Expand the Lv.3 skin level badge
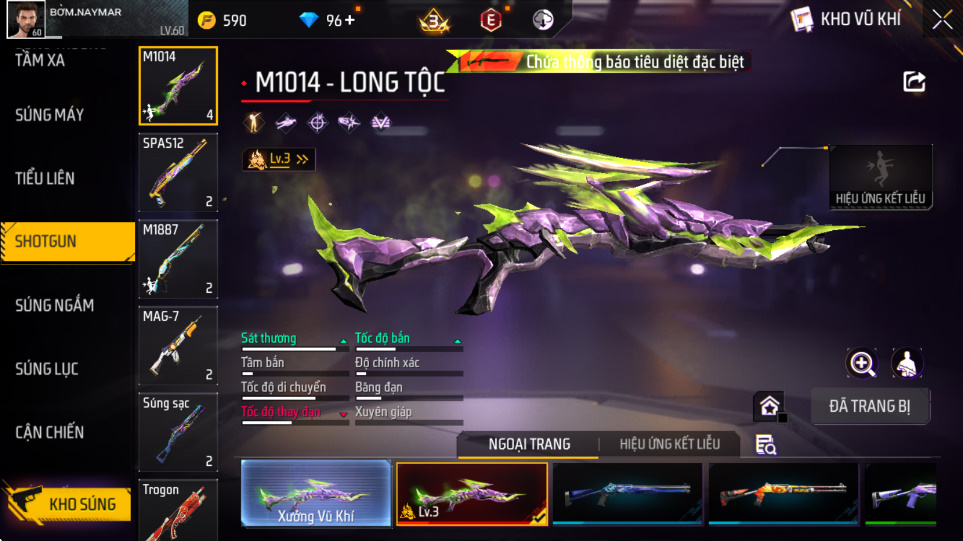Image resolution: width=963 pixels, height=541 pixels. (x=279, y=159)
